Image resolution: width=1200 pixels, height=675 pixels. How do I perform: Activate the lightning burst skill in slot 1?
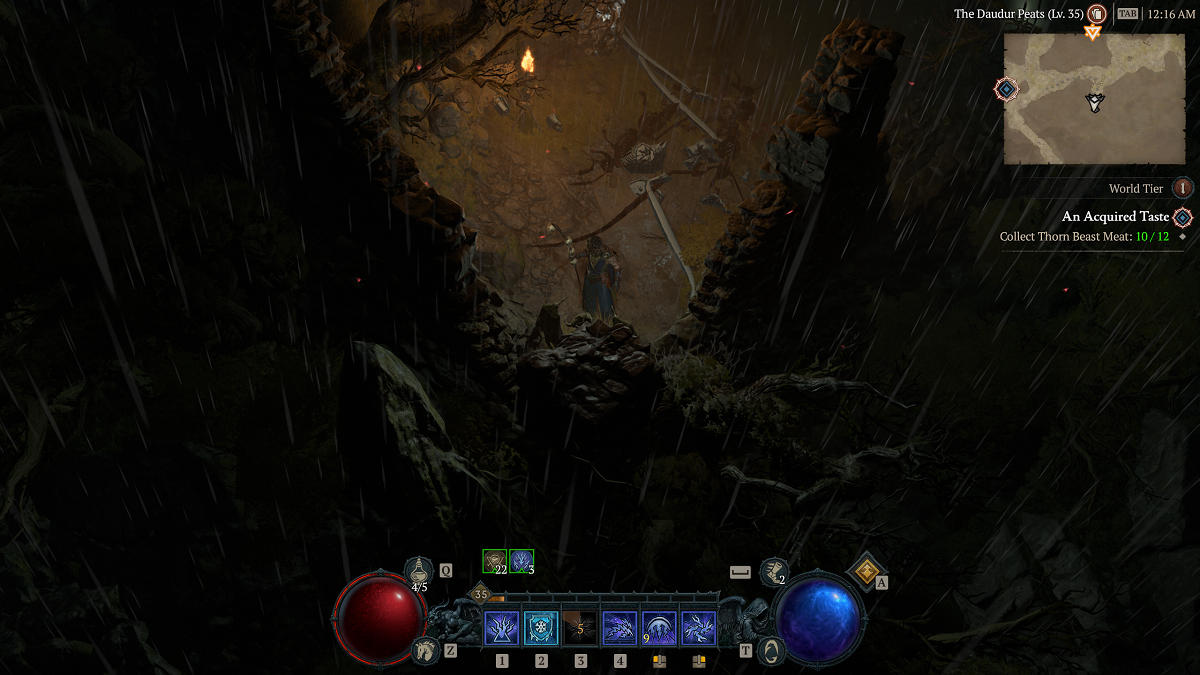pos(501,628)
